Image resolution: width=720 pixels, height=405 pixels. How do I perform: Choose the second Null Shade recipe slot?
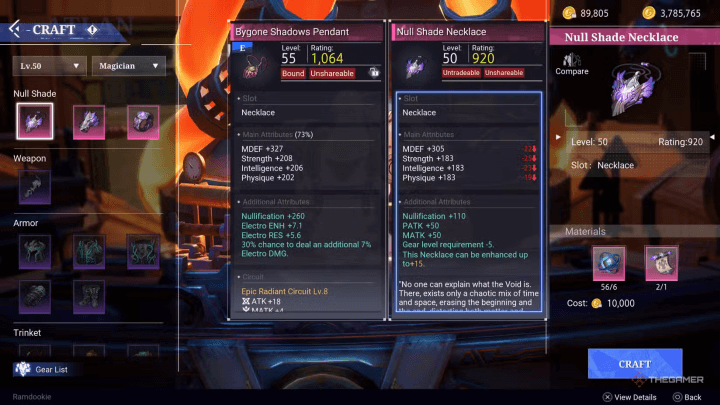click(x=87, y=121)
